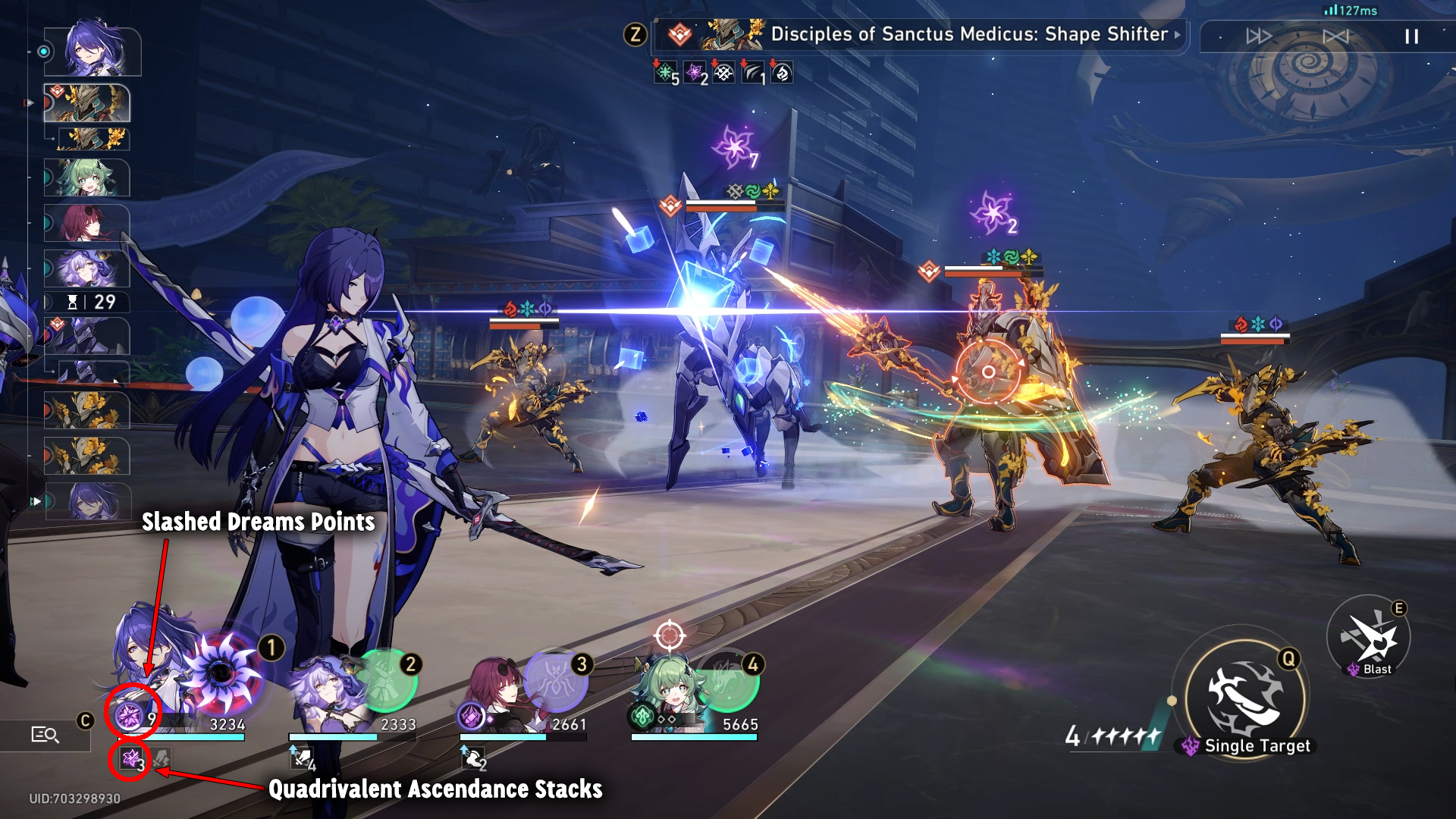The image size is (1456, 819).
Task: Activate the second character's ultimate labeled 2
Action: point(386,679)
